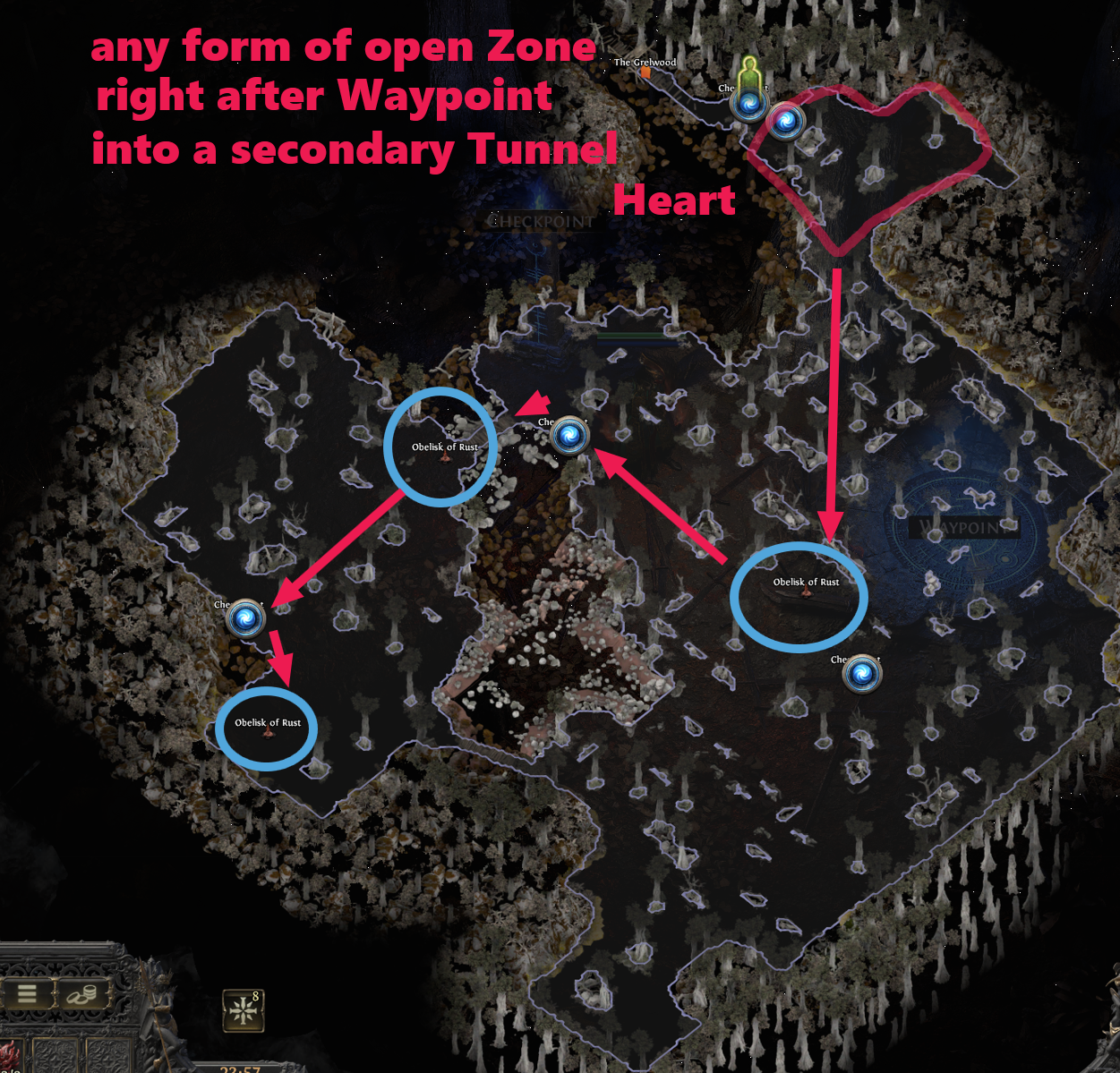This screenshot has width=1120, height=1073.
Task: Select the checkpoint marker tinted by the pink outline
Action: tap(787, 121)
